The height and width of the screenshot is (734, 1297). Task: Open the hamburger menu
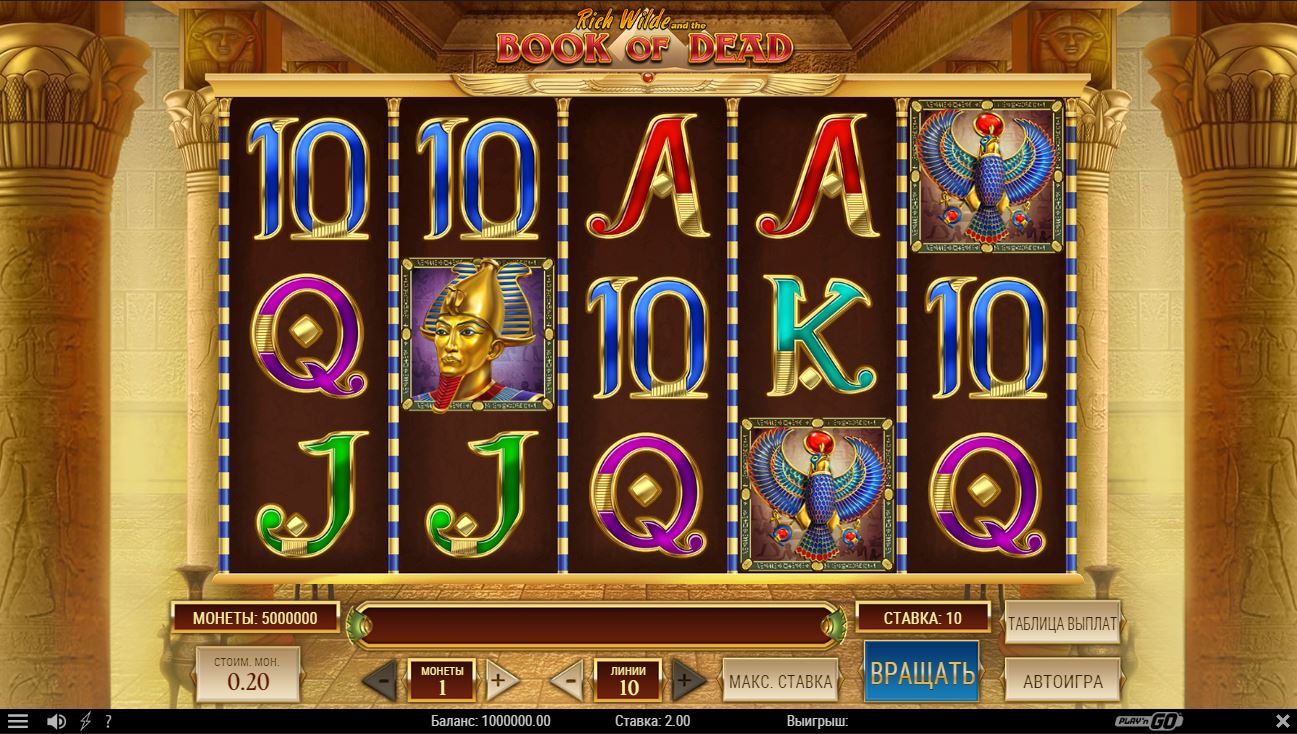tap(18, 721)
